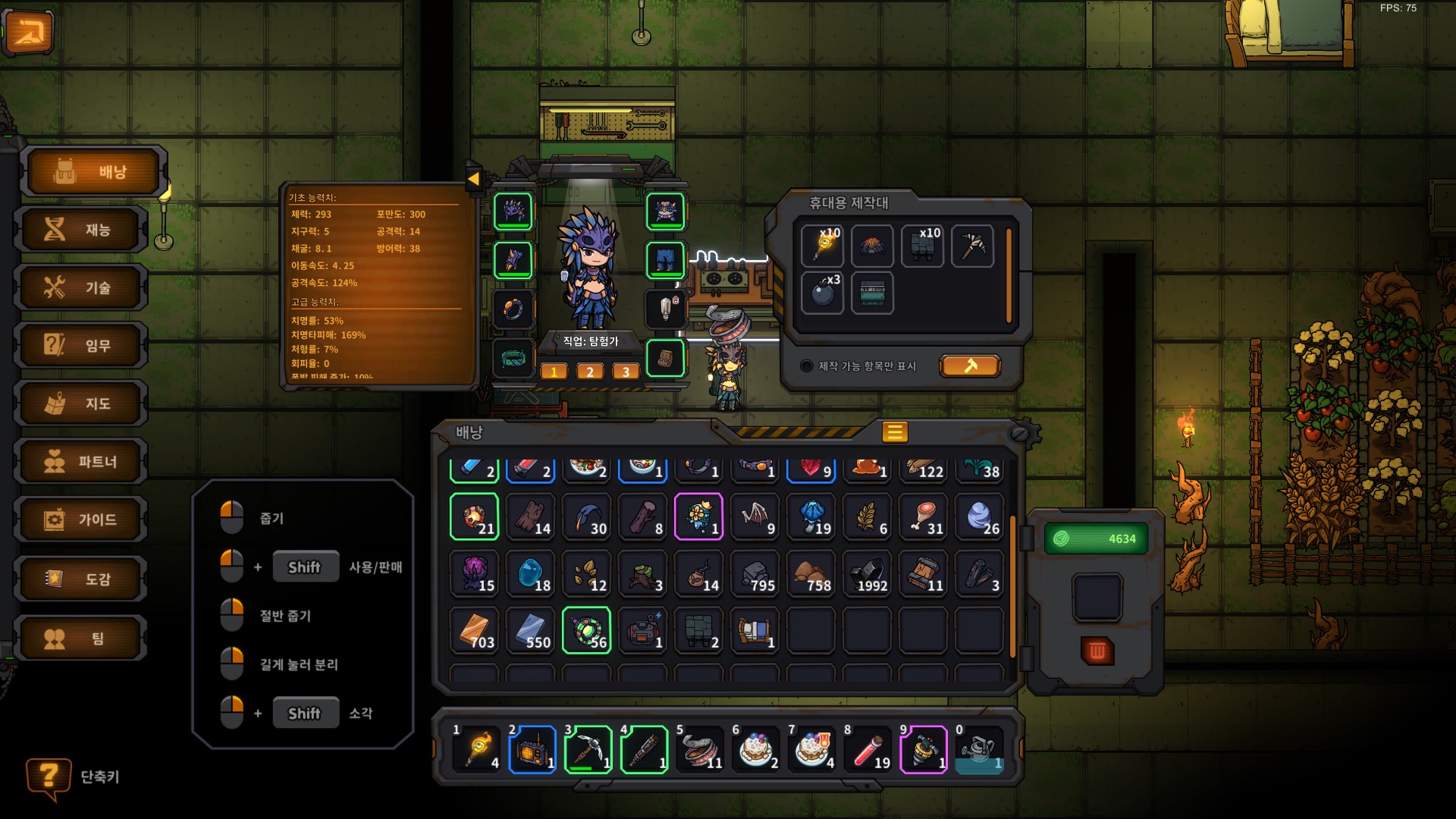Select the pickaxe recipe in portable workbench
This screenshot has height=819, width=1456.
coord(972,246)
